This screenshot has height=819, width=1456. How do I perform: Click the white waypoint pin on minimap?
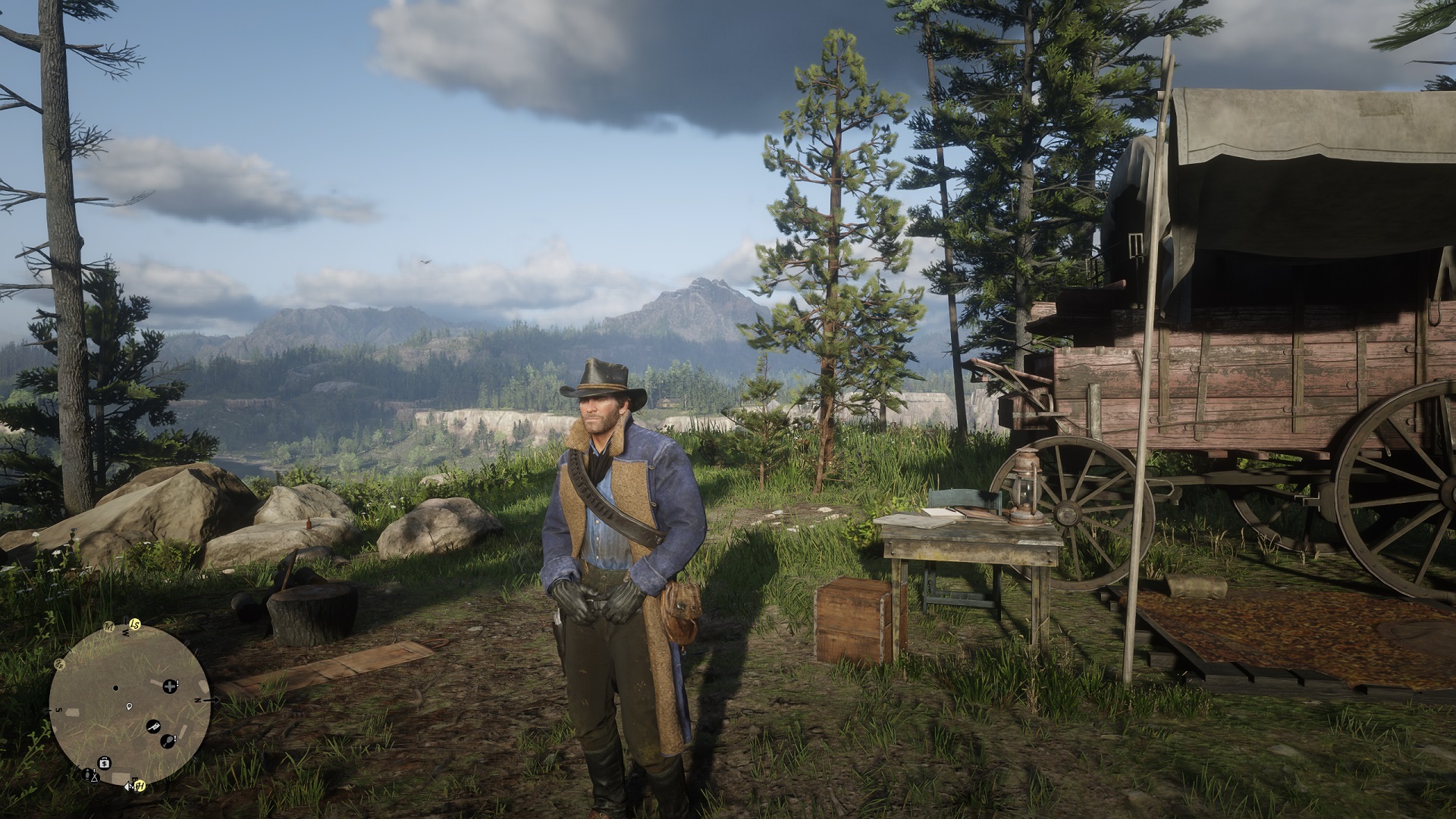(130, 707)
